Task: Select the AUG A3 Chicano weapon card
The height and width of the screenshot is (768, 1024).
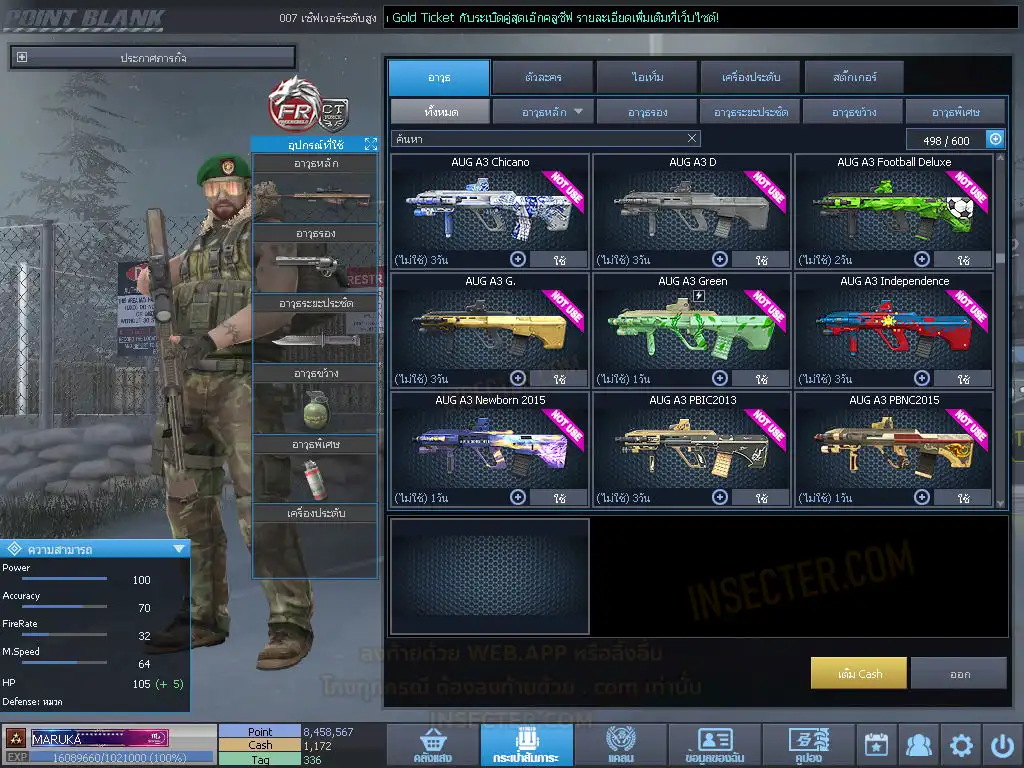Action: 489,206
